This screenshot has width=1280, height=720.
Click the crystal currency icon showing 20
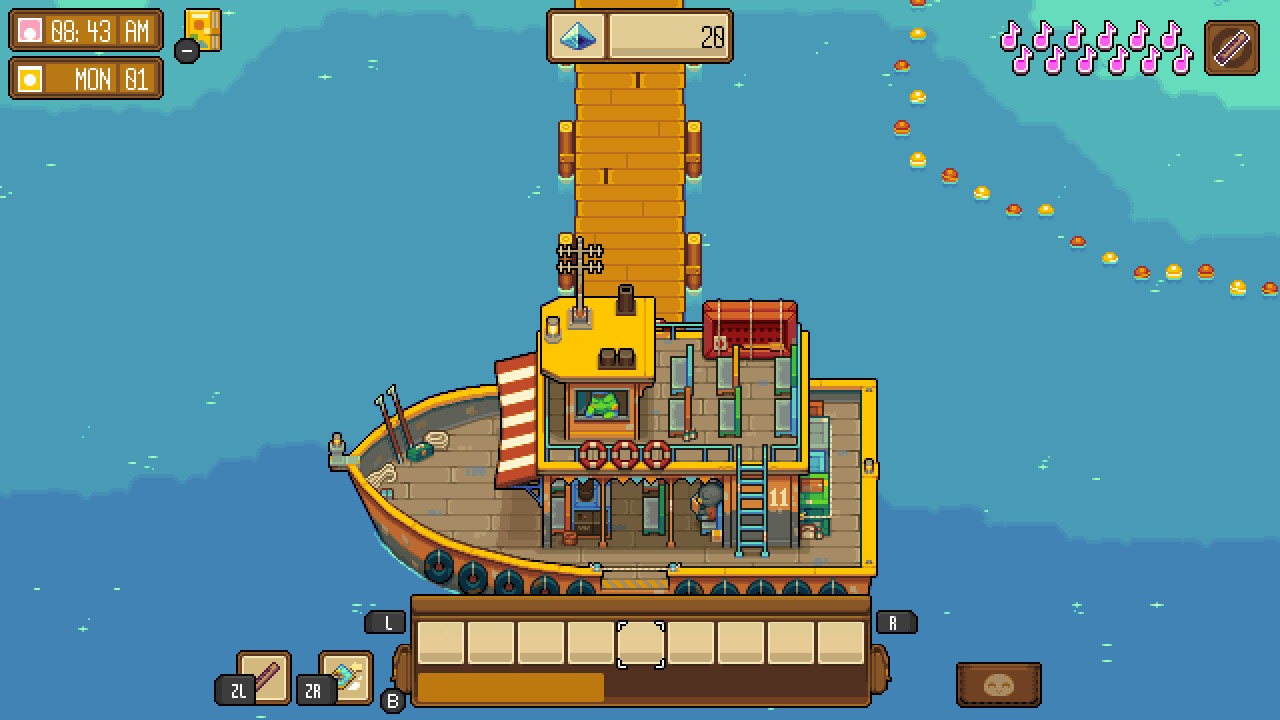[580, 35]
